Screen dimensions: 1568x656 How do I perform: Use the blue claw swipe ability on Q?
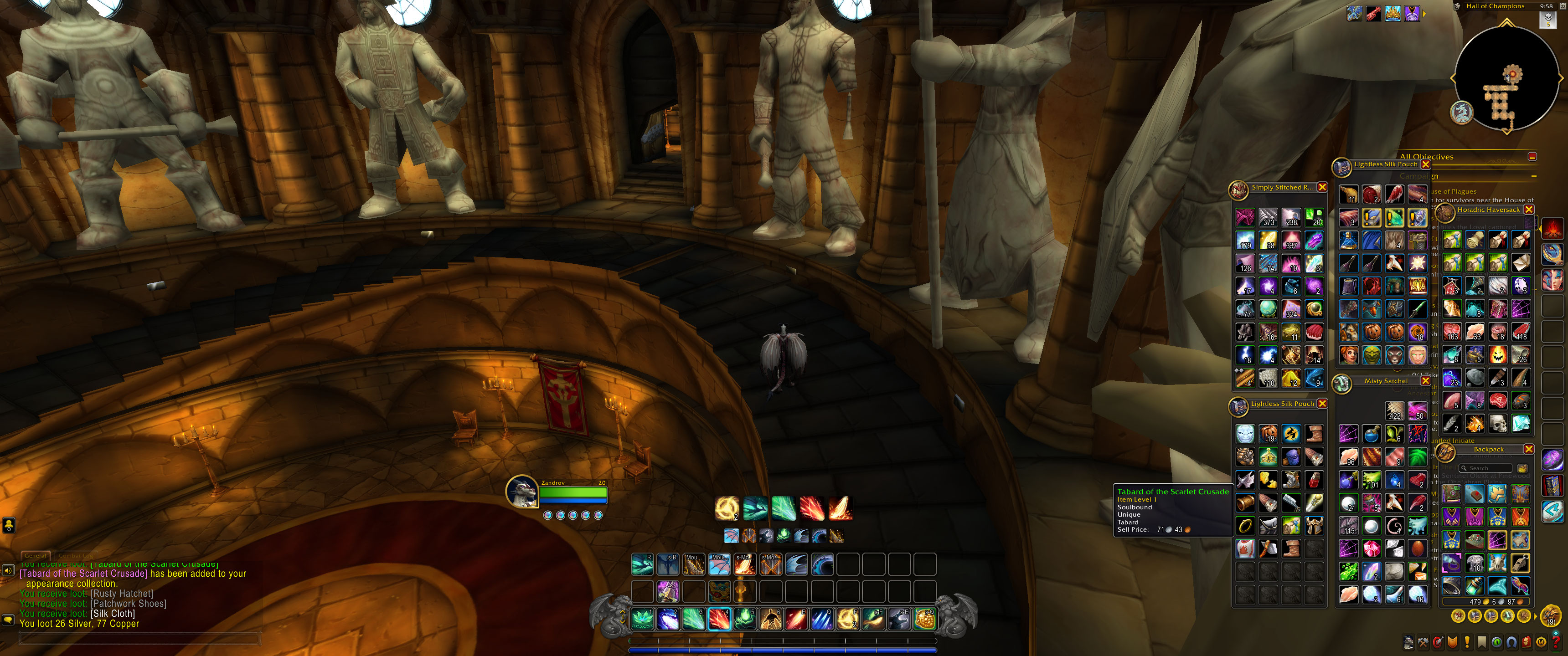822,620
